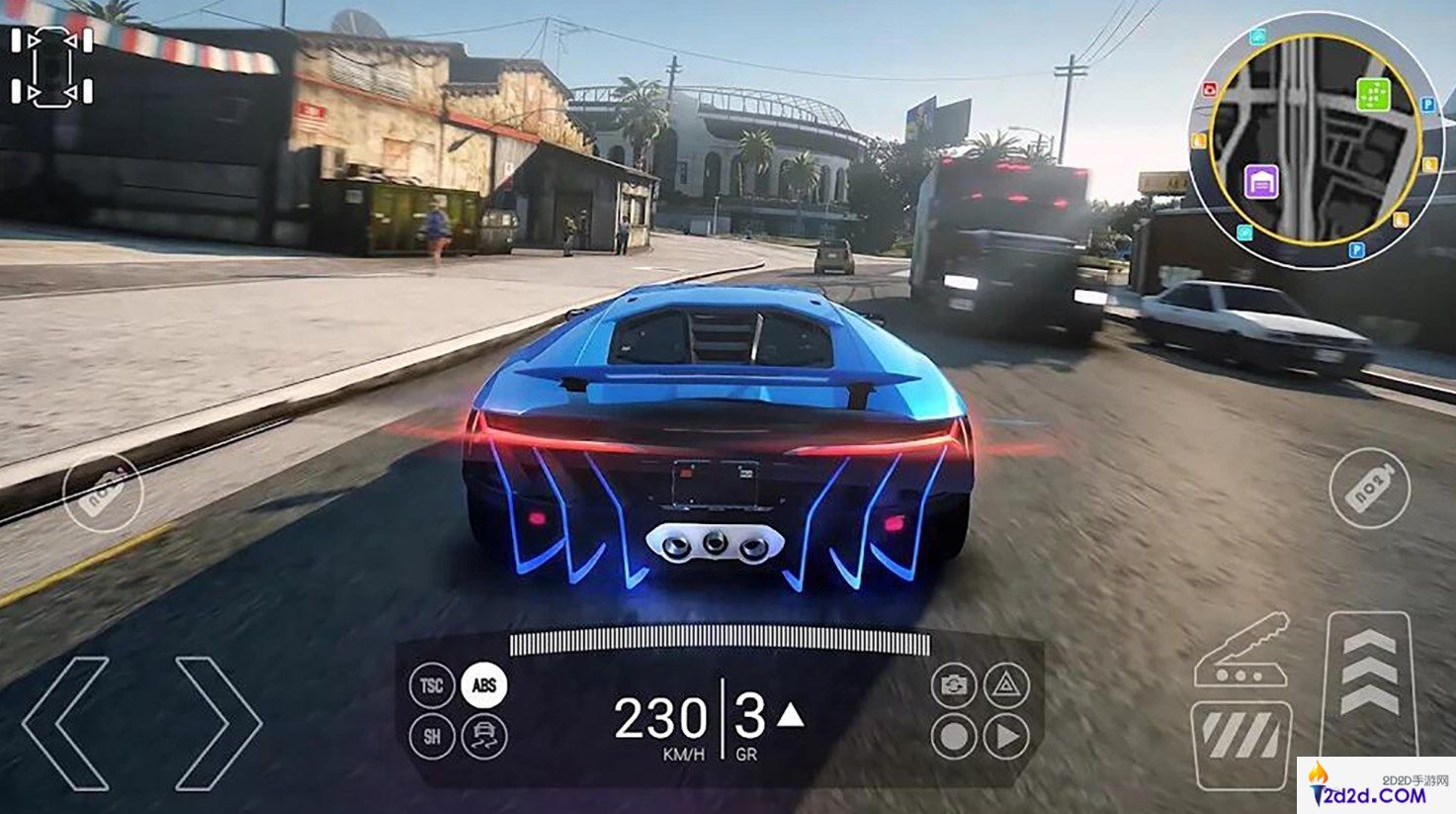Open the car doors overview icon
This screenshot has height=814, width=1456.
(51, 66)
